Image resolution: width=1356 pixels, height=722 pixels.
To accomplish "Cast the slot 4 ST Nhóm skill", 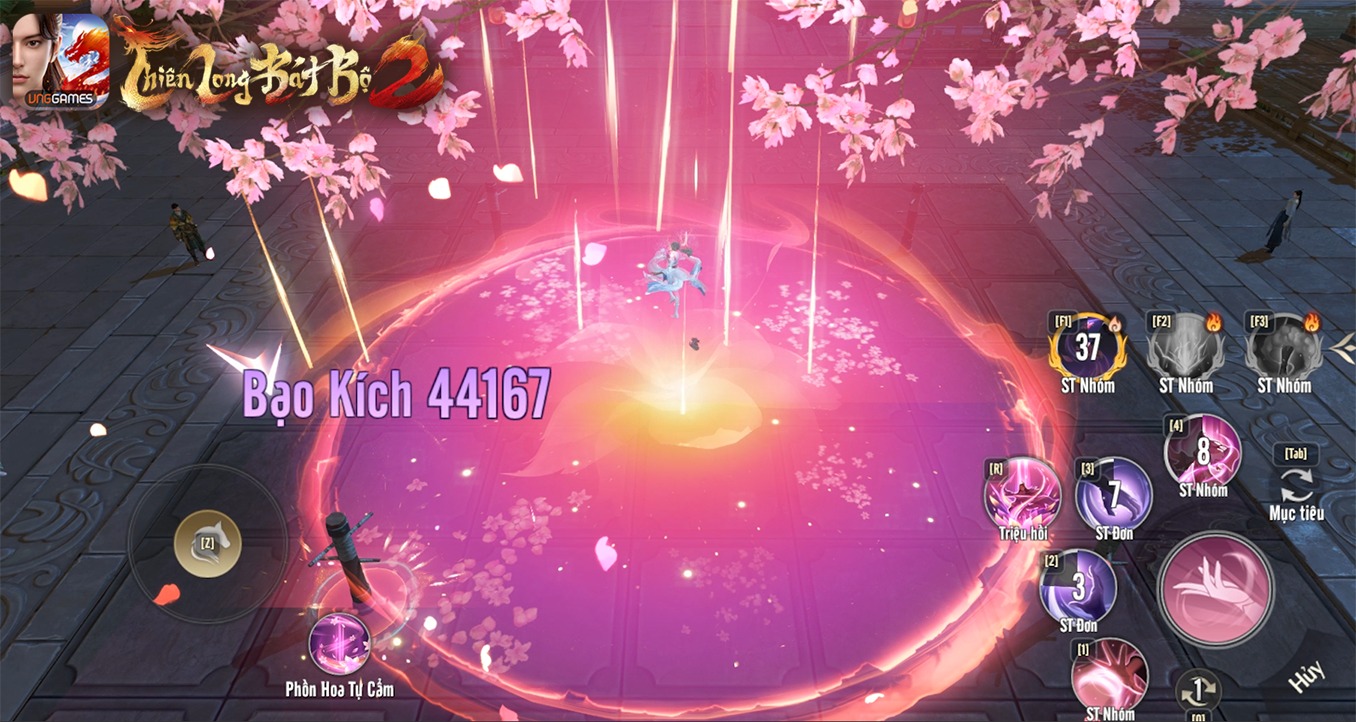I will pyautogui.click(x=1203, y=451).
